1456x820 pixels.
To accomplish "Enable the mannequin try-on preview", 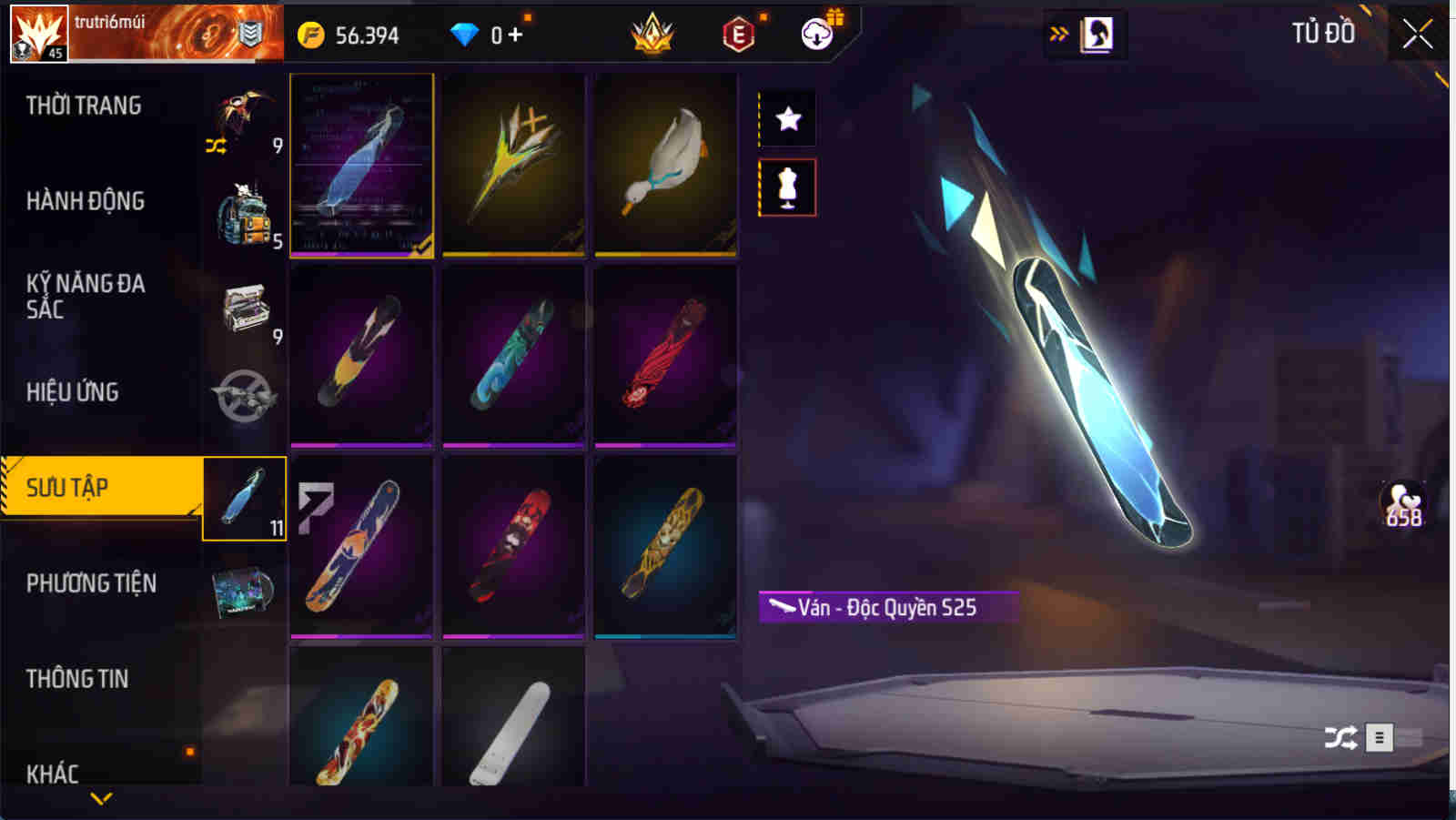I will 787,187.
